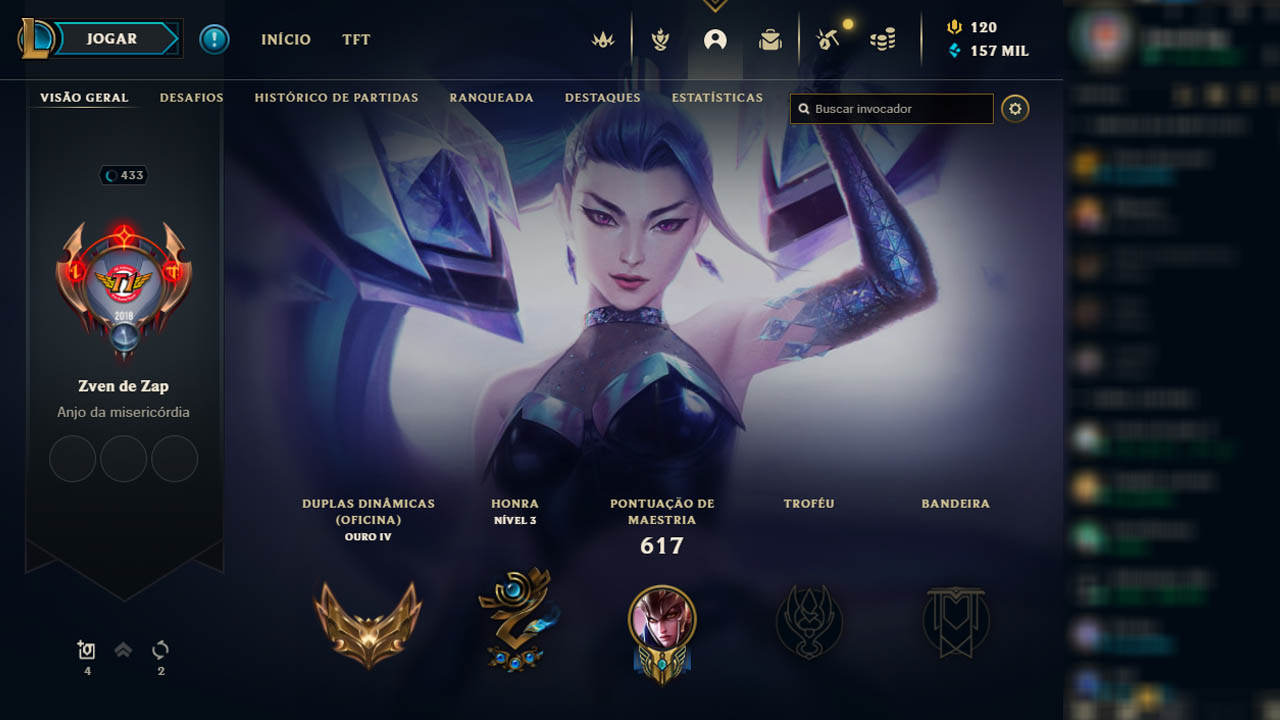This screenshot has width=1280, height=720.
Task: Collapse the sidebar with the double-chevron
Action: click(123, 649)
